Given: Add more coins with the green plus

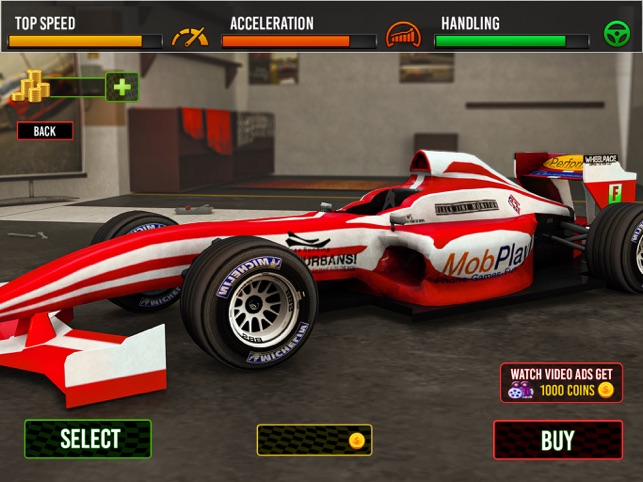Looking at the screenshot, I should pyautogui.click(x=122, y=87).
